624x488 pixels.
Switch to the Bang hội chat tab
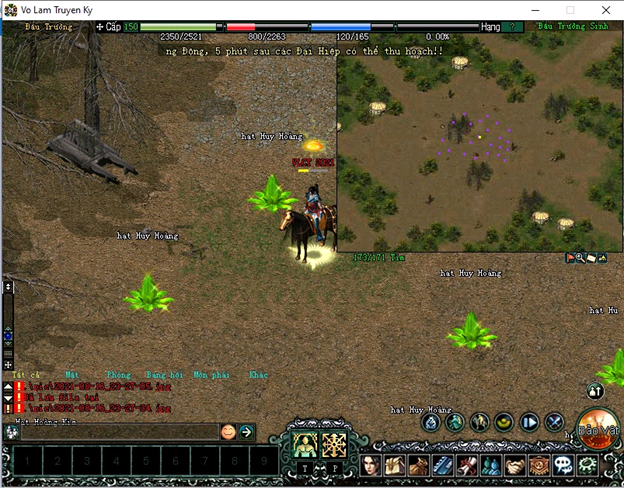[x=163, y=374]
